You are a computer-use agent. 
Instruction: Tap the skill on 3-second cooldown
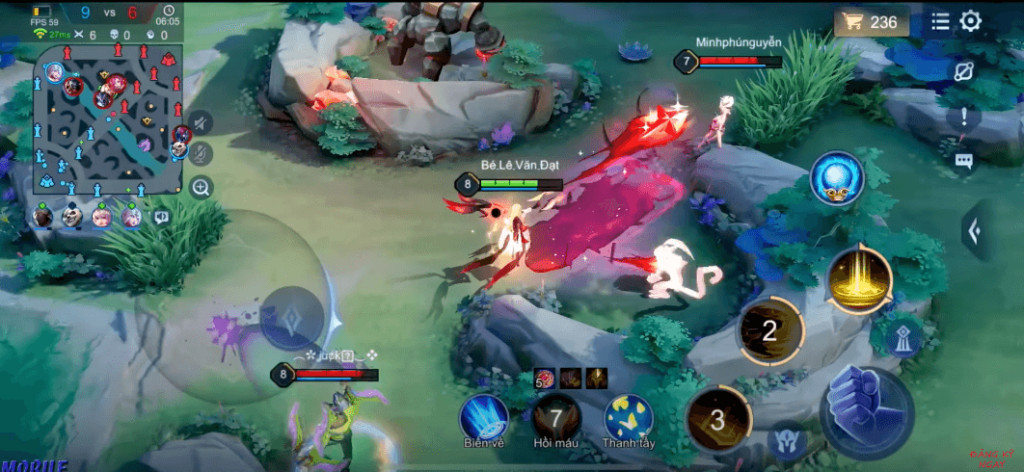click(718, 419)
